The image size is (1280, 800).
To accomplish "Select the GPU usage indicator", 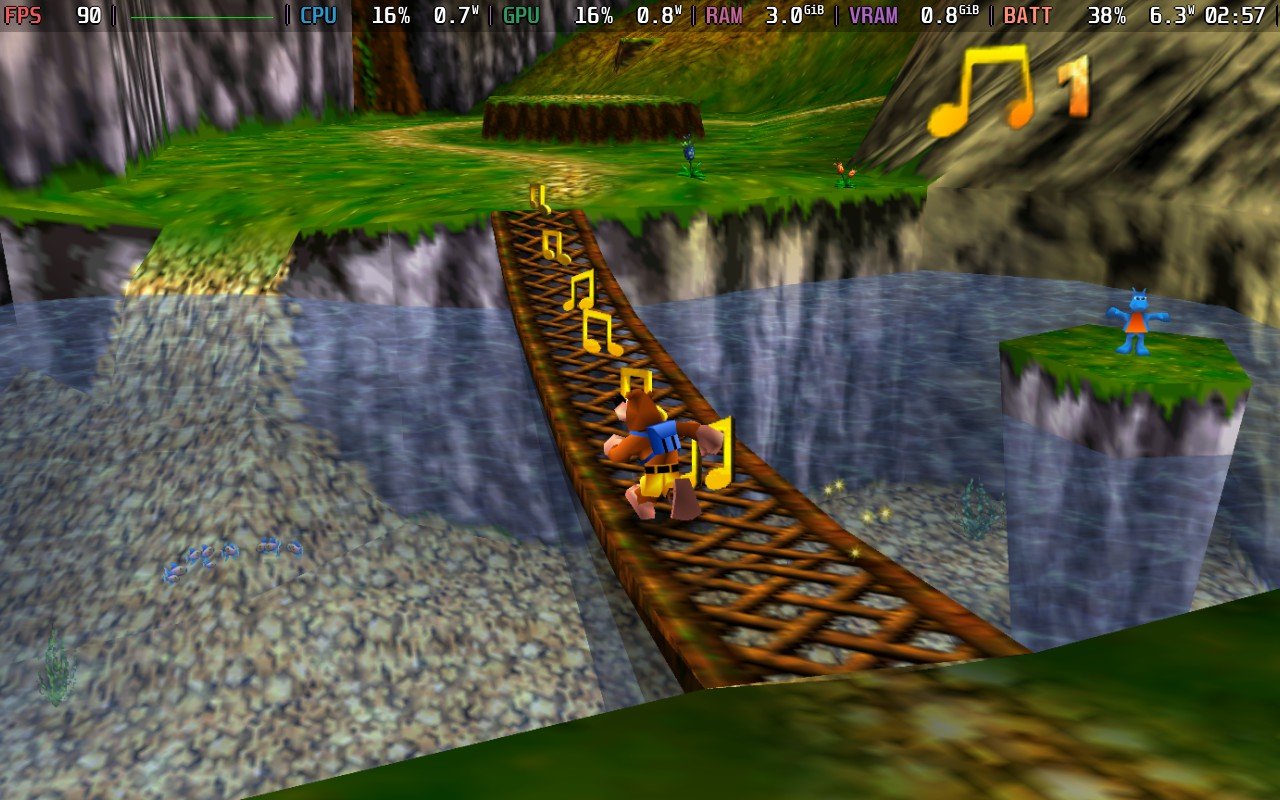I will pos(523,15).
